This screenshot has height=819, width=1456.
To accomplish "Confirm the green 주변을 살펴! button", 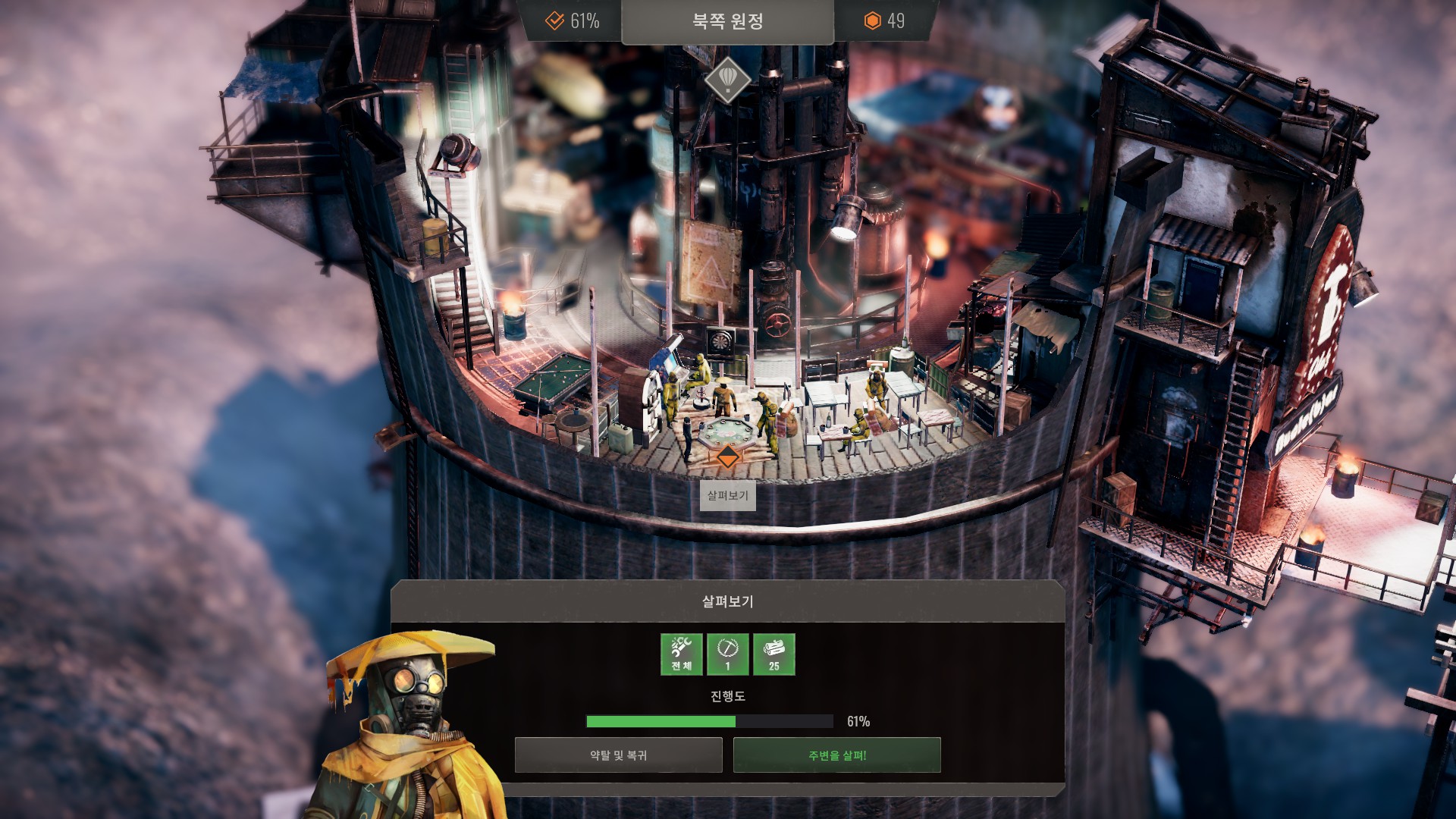I will [x=836, y=755].
